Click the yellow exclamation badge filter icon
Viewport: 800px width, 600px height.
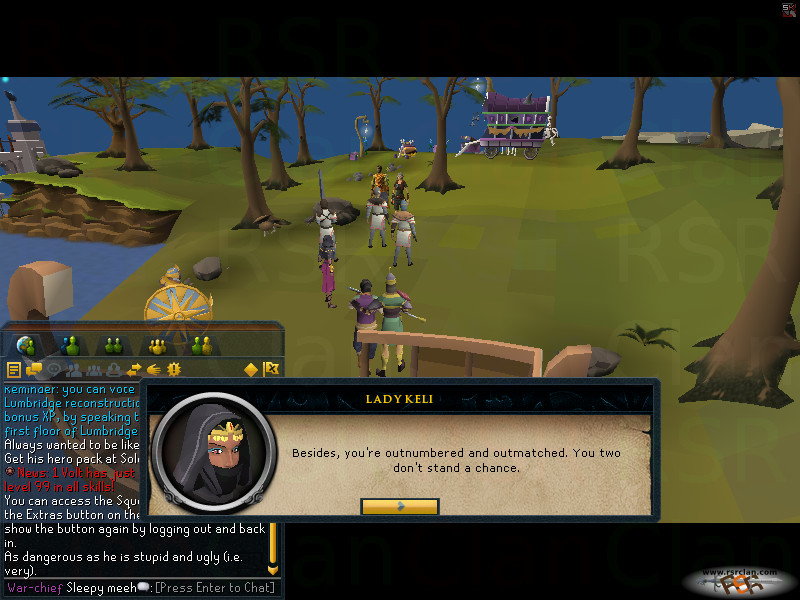(173, 370)
